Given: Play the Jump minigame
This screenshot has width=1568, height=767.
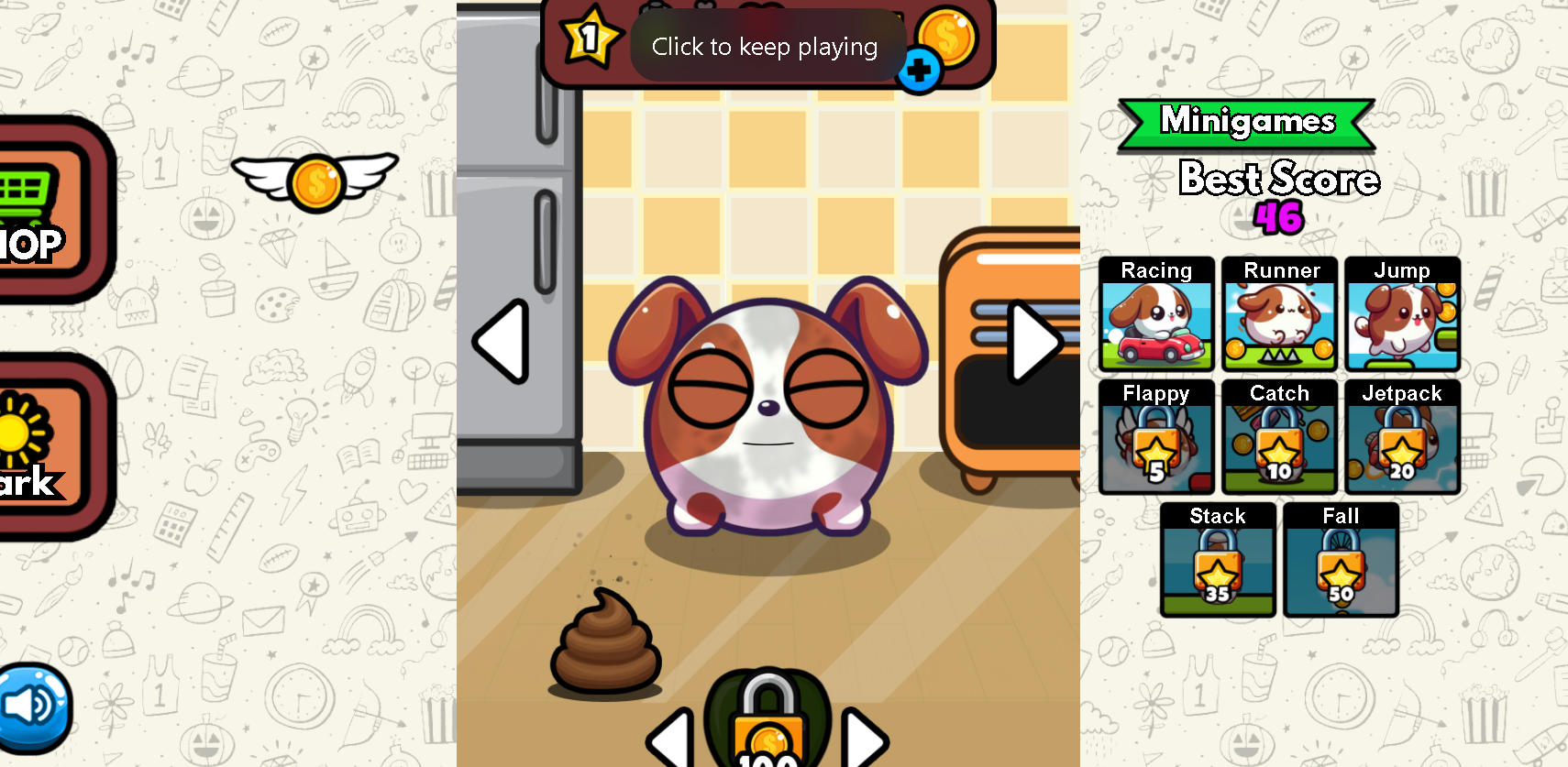Looking at the screenshot, I should coord(1402,316).
